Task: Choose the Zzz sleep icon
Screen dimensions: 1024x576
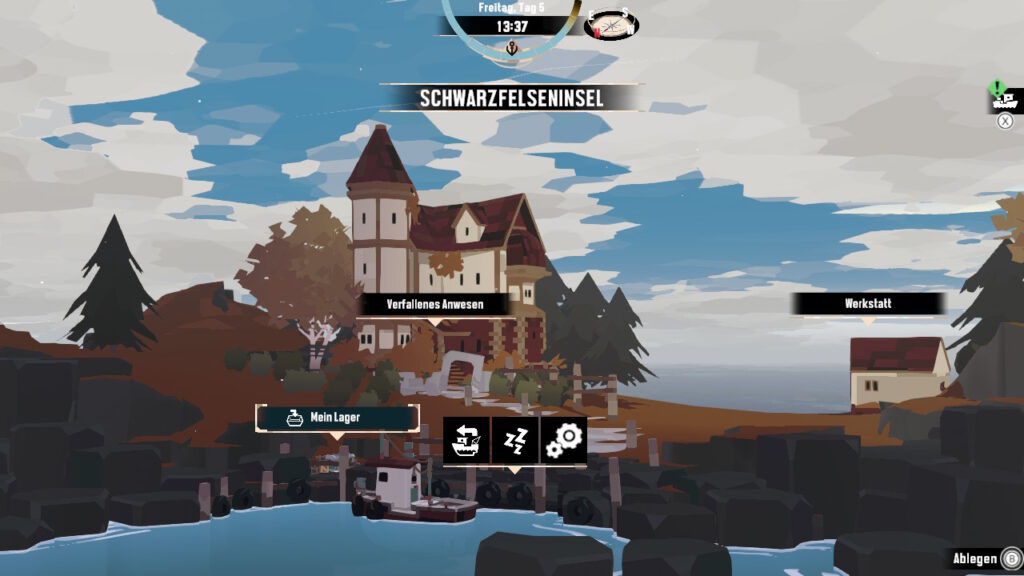Action: [x=515, y=440]
